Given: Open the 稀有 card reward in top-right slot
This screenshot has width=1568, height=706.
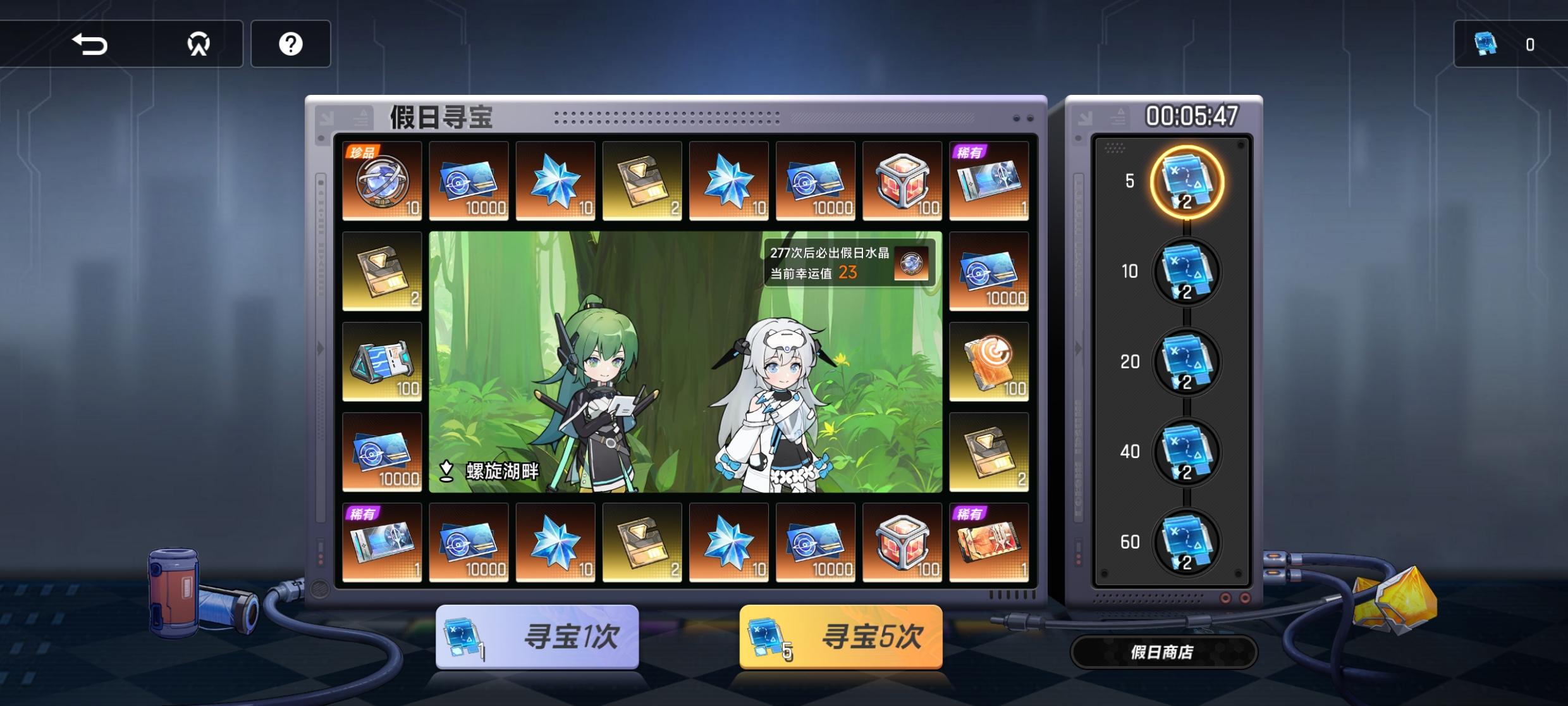Looking at the screenshot, I should 989,182.
